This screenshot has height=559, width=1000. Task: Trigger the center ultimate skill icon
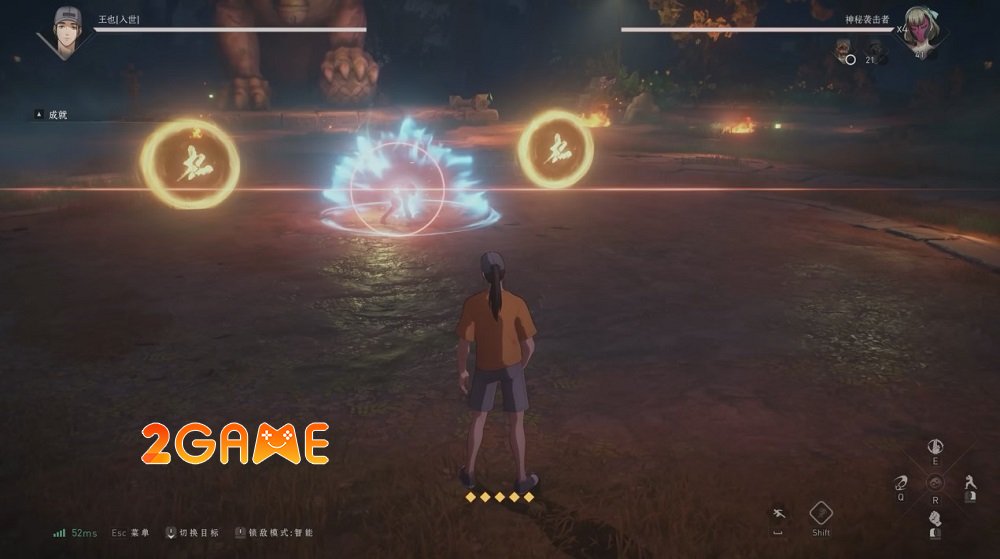point(935,482)
